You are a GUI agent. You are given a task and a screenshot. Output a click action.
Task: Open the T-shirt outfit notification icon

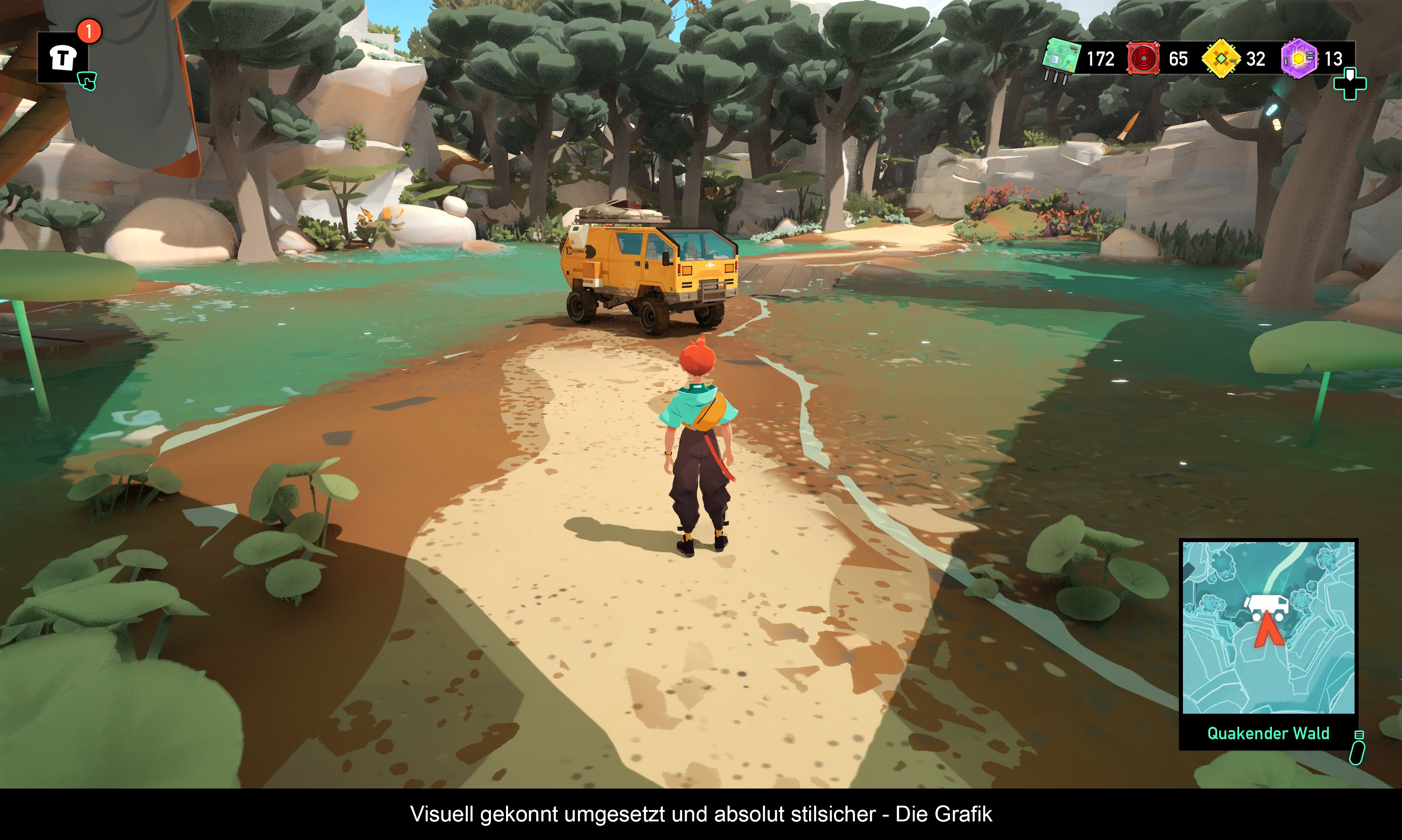(63, 58)
